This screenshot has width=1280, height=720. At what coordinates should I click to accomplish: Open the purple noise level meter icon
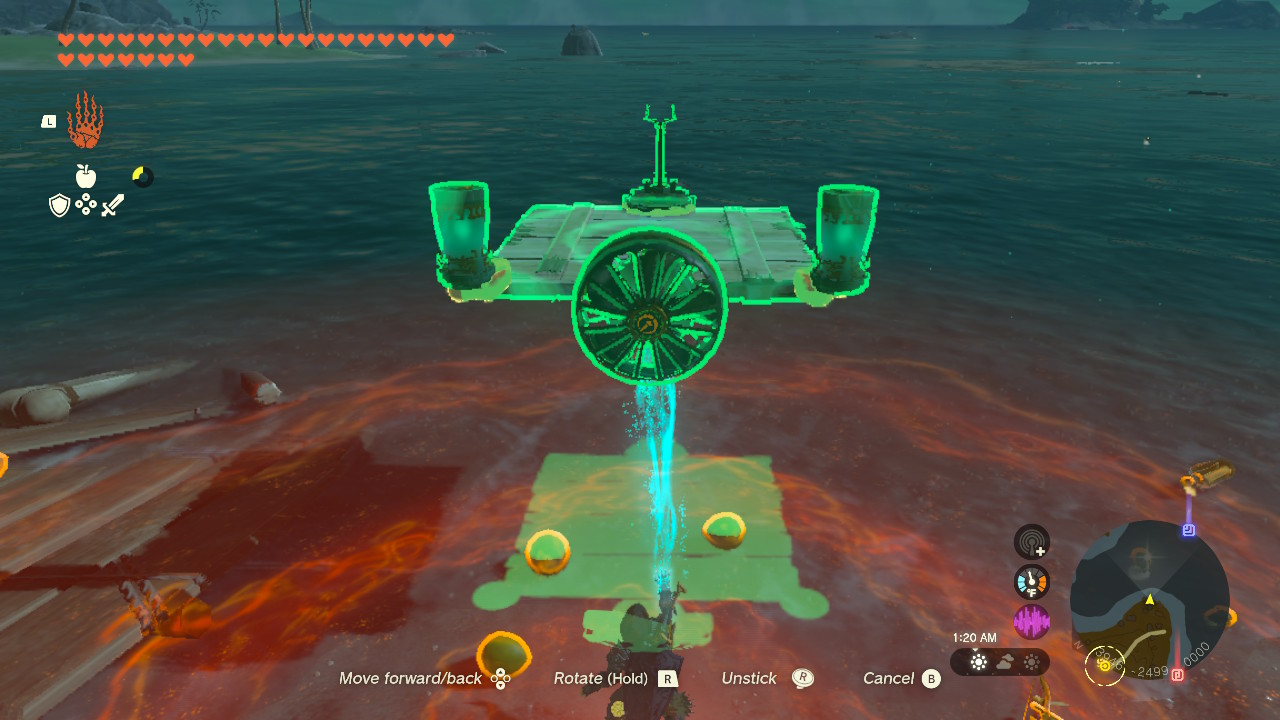pyautogui.click(x=1030, y=618)
